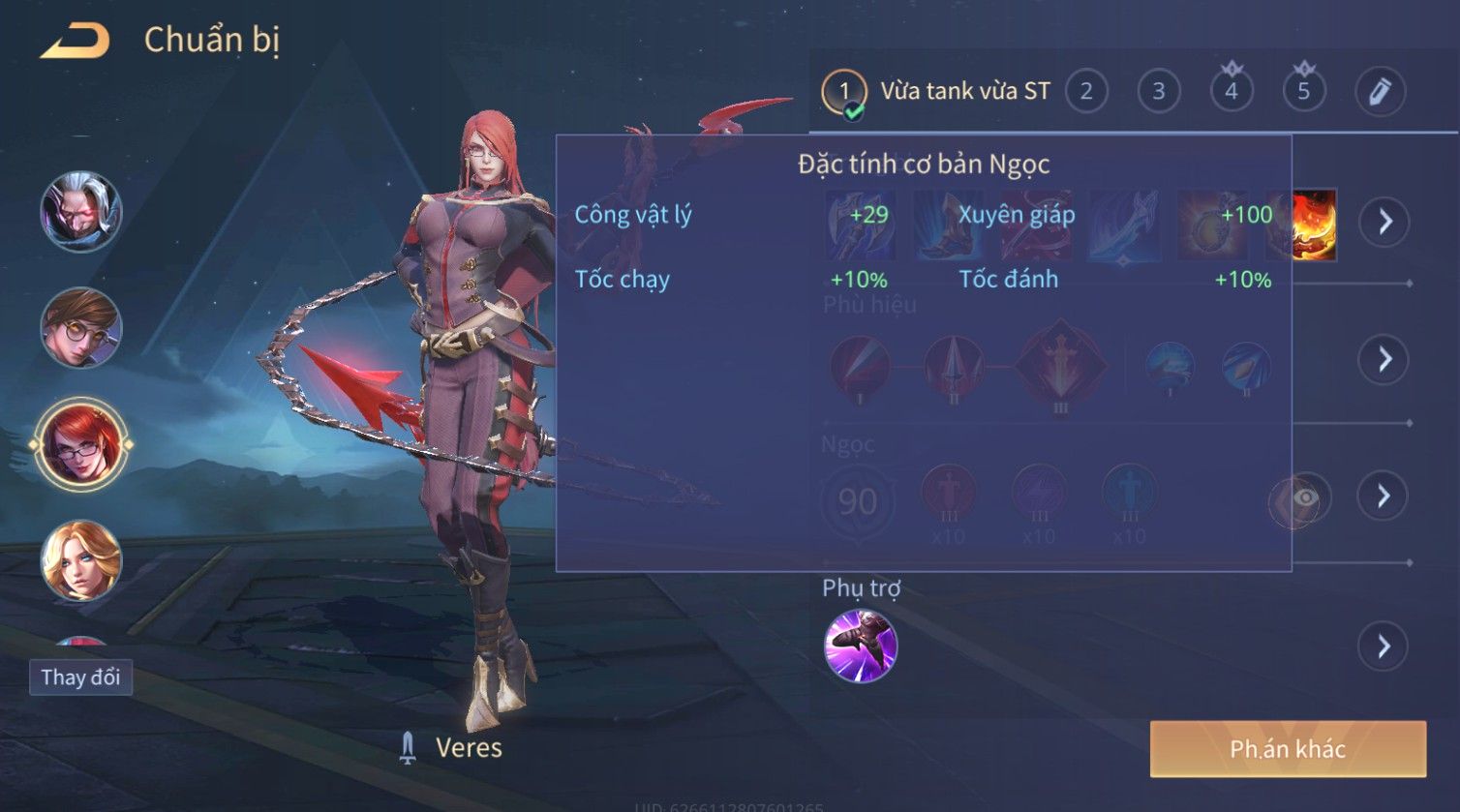Image resolution: width=1460 pixels, height=812 pixels.
Task: Open build preset 5
Action: pos(1303,92)
